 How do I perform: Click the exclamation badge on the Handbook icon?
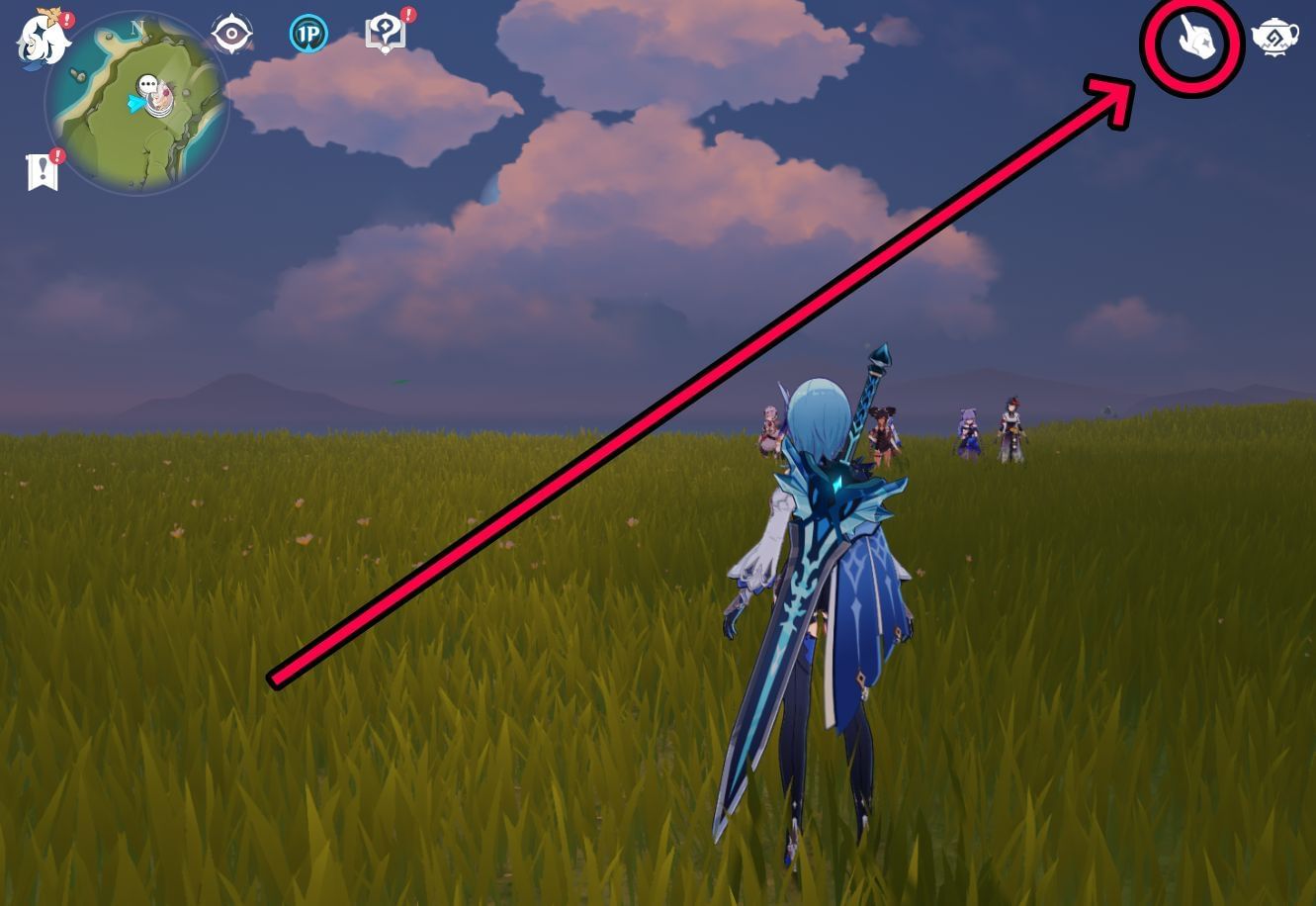pos(406,15)
